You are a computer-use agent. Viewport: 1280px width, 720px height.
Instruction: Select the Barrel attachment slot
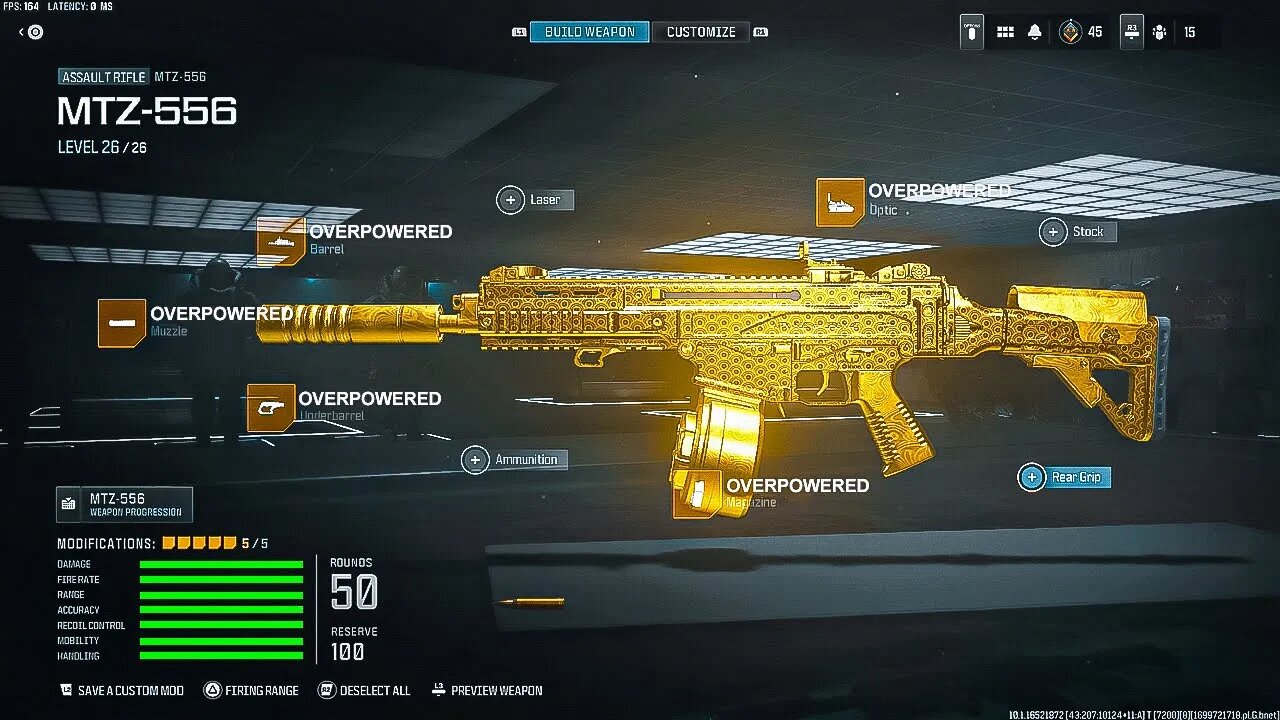pos(281,241)
